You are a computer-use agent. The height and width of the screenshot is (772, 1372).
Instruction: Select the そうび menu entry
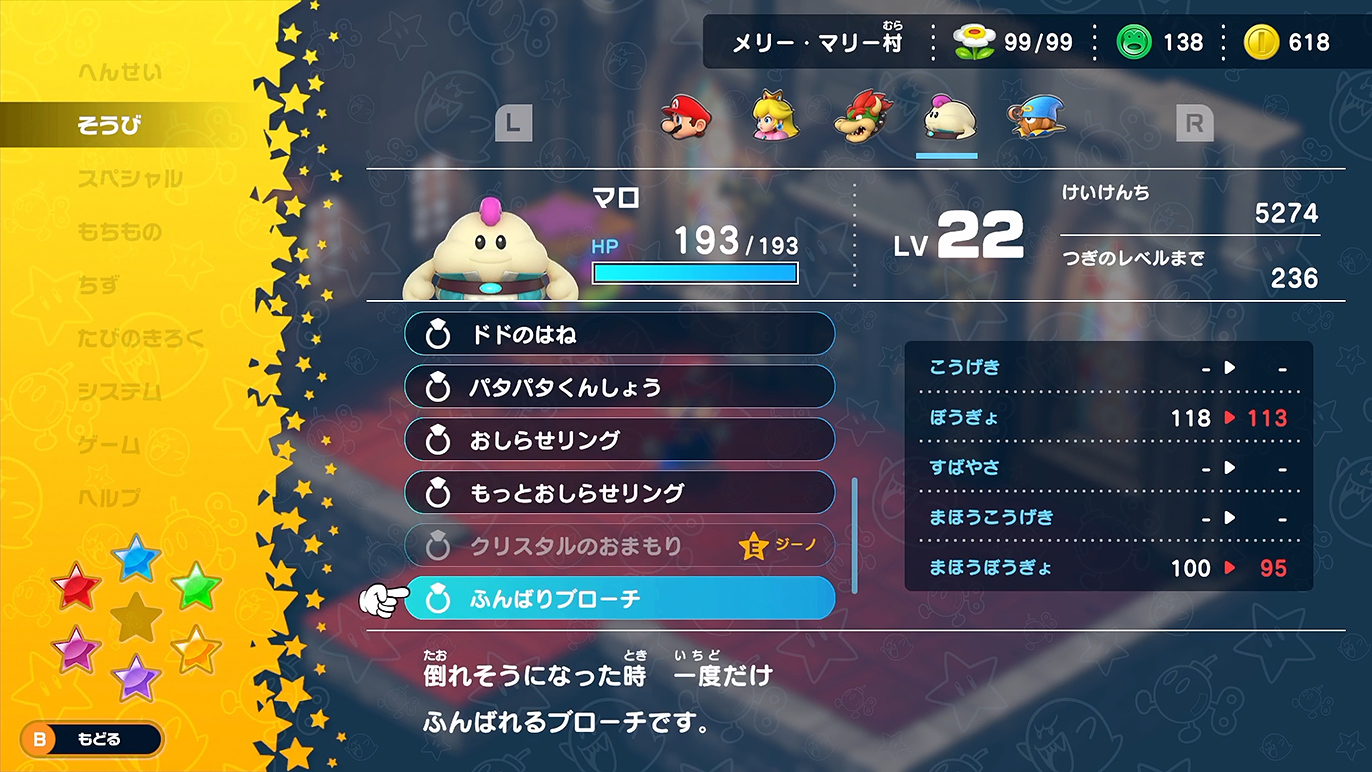(x=110, y=125)
